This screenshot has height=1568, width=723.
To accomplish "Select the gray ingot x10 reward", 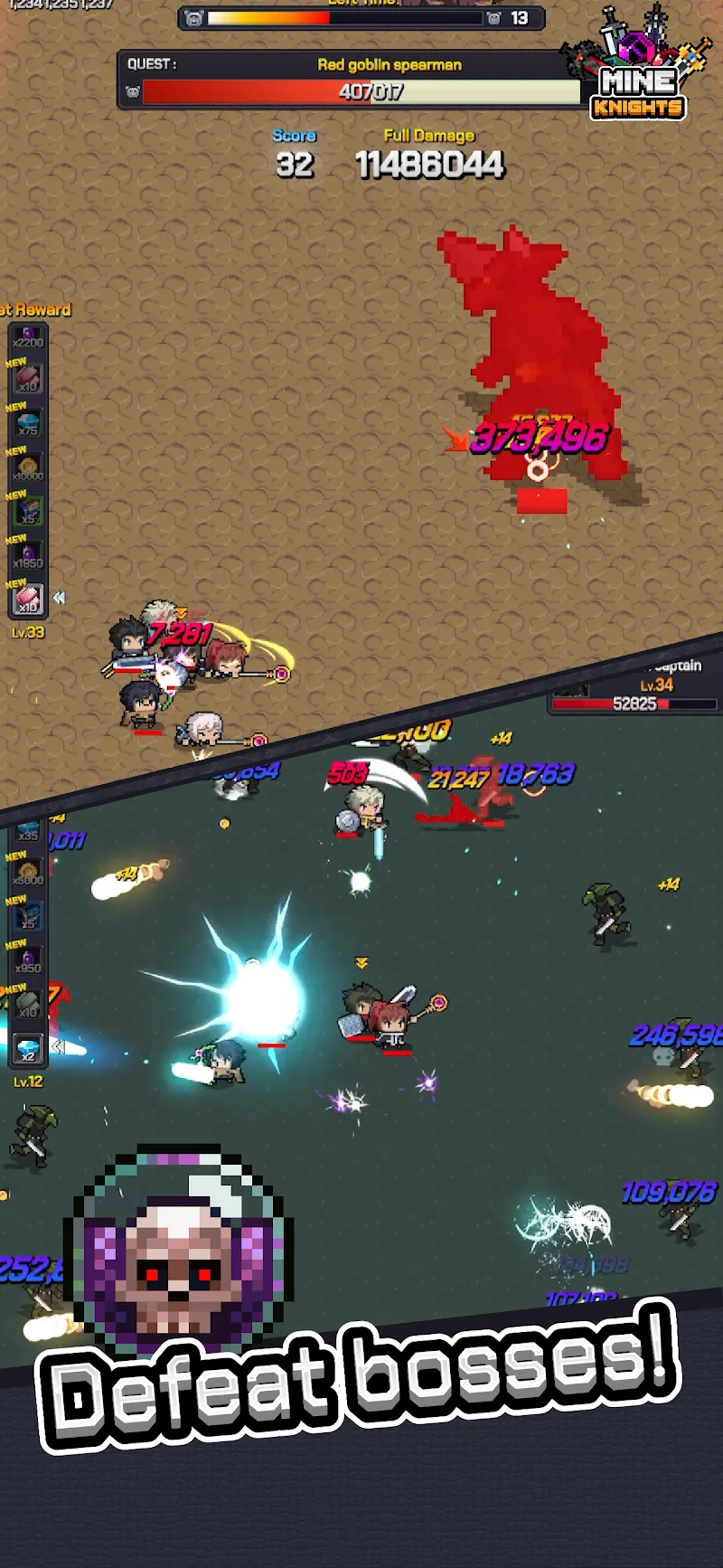I will pos(28,1005).
